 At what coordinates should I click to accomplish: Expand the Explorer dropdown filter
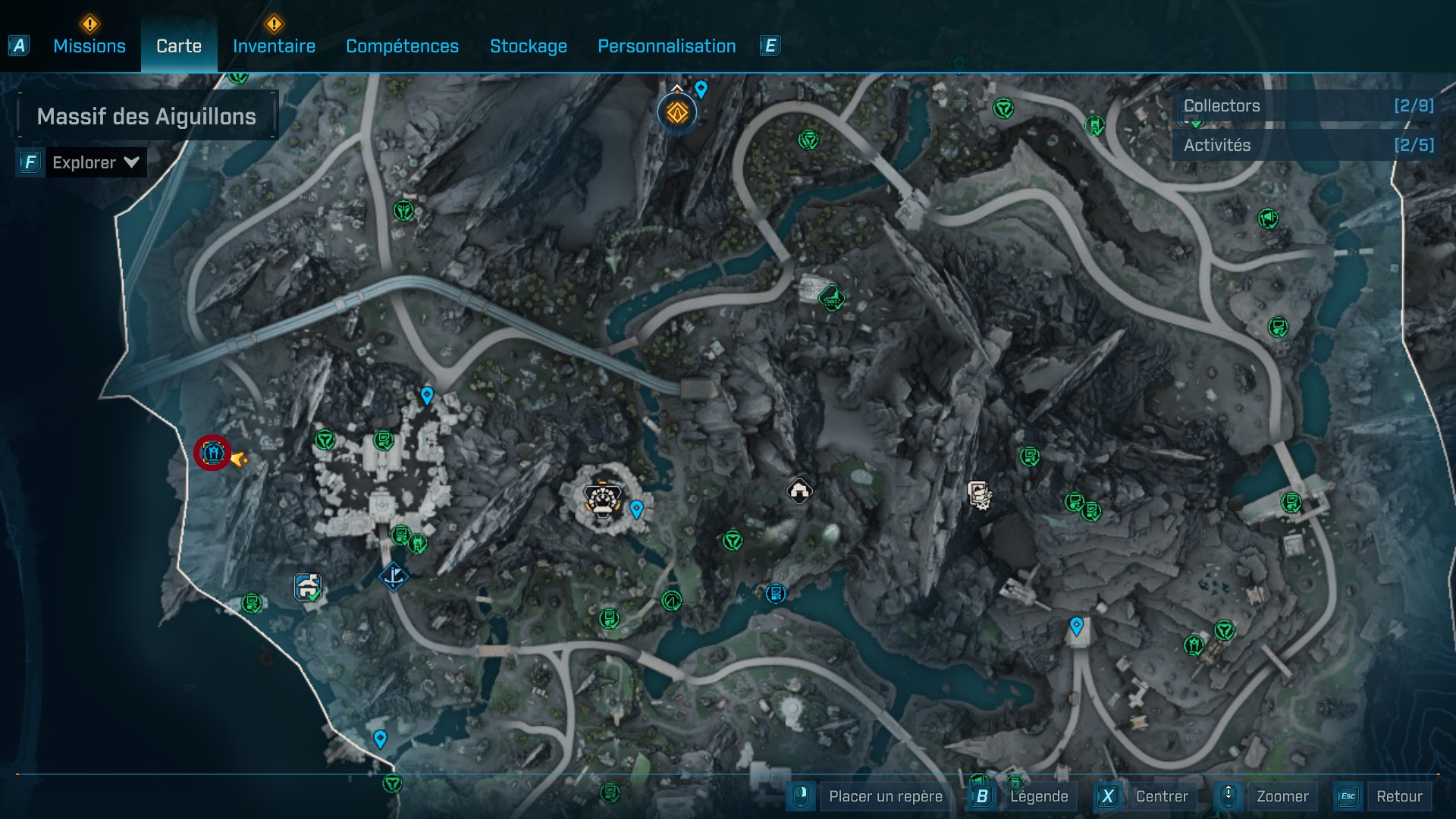[x=95, y=162]
